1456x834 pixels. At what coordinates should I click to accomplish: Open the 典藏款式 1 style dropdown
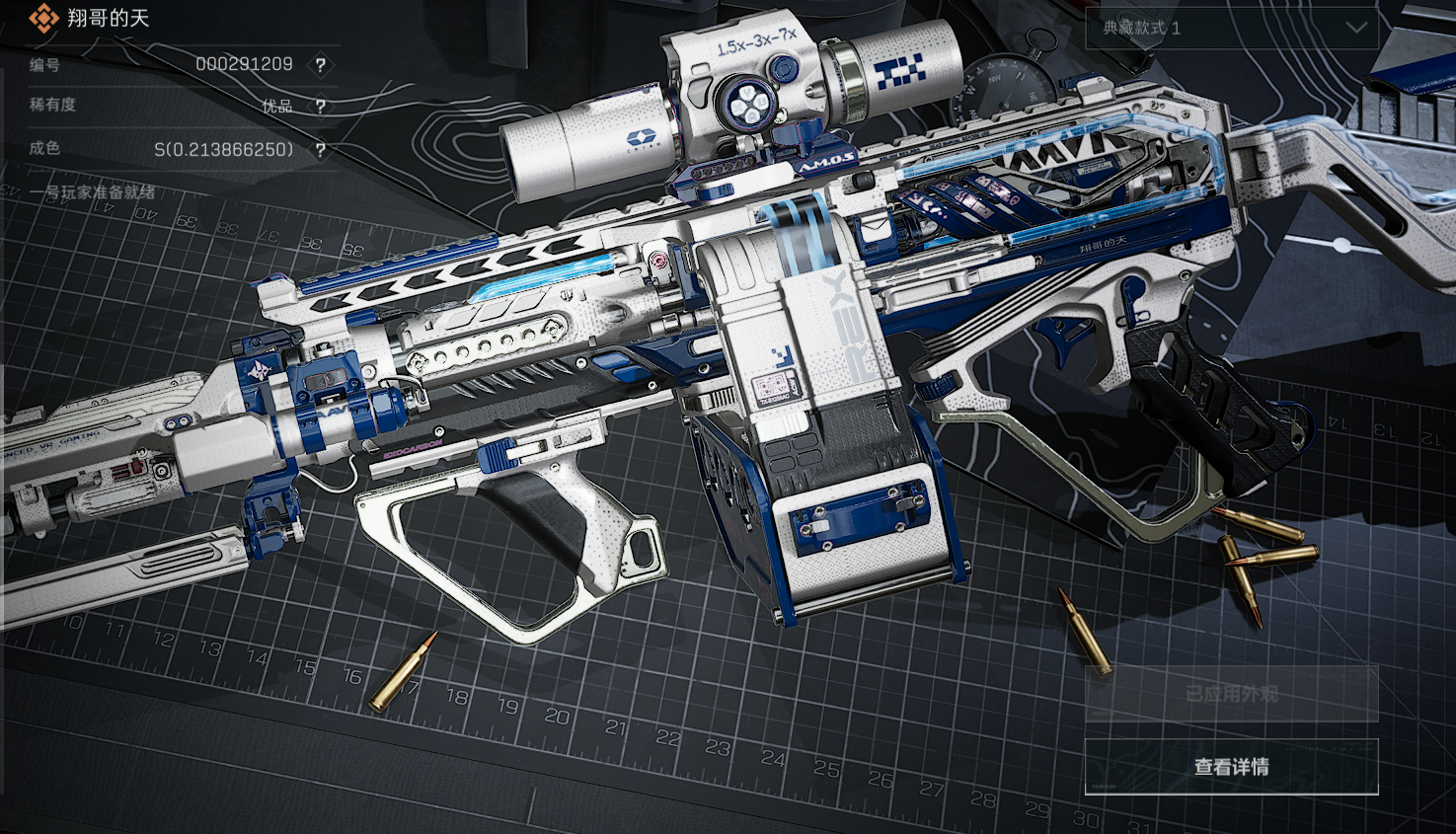1231,29
